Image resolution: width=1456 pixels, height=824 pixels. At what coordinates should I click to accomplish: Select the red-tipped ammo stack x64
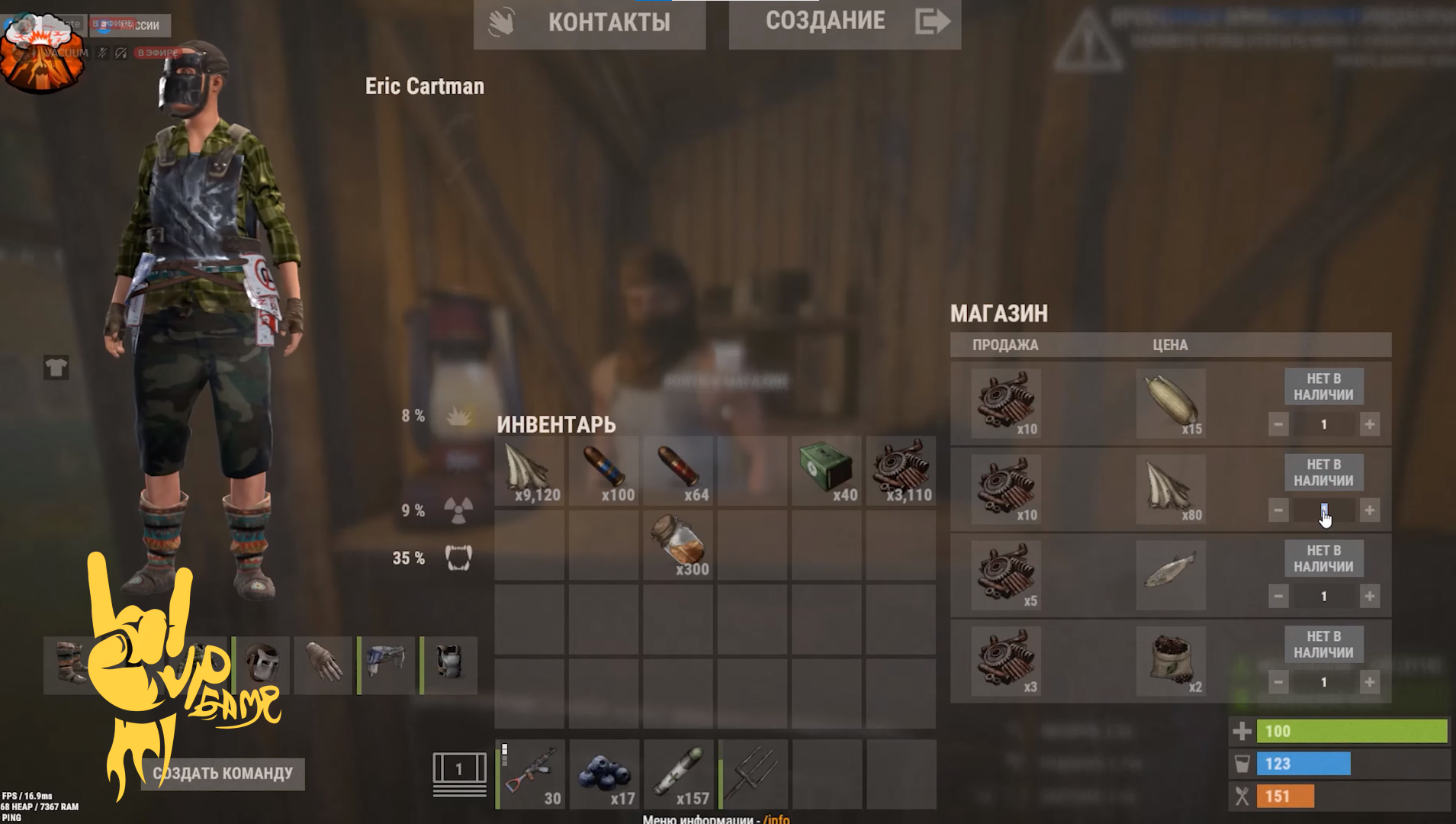pos(678,472)
